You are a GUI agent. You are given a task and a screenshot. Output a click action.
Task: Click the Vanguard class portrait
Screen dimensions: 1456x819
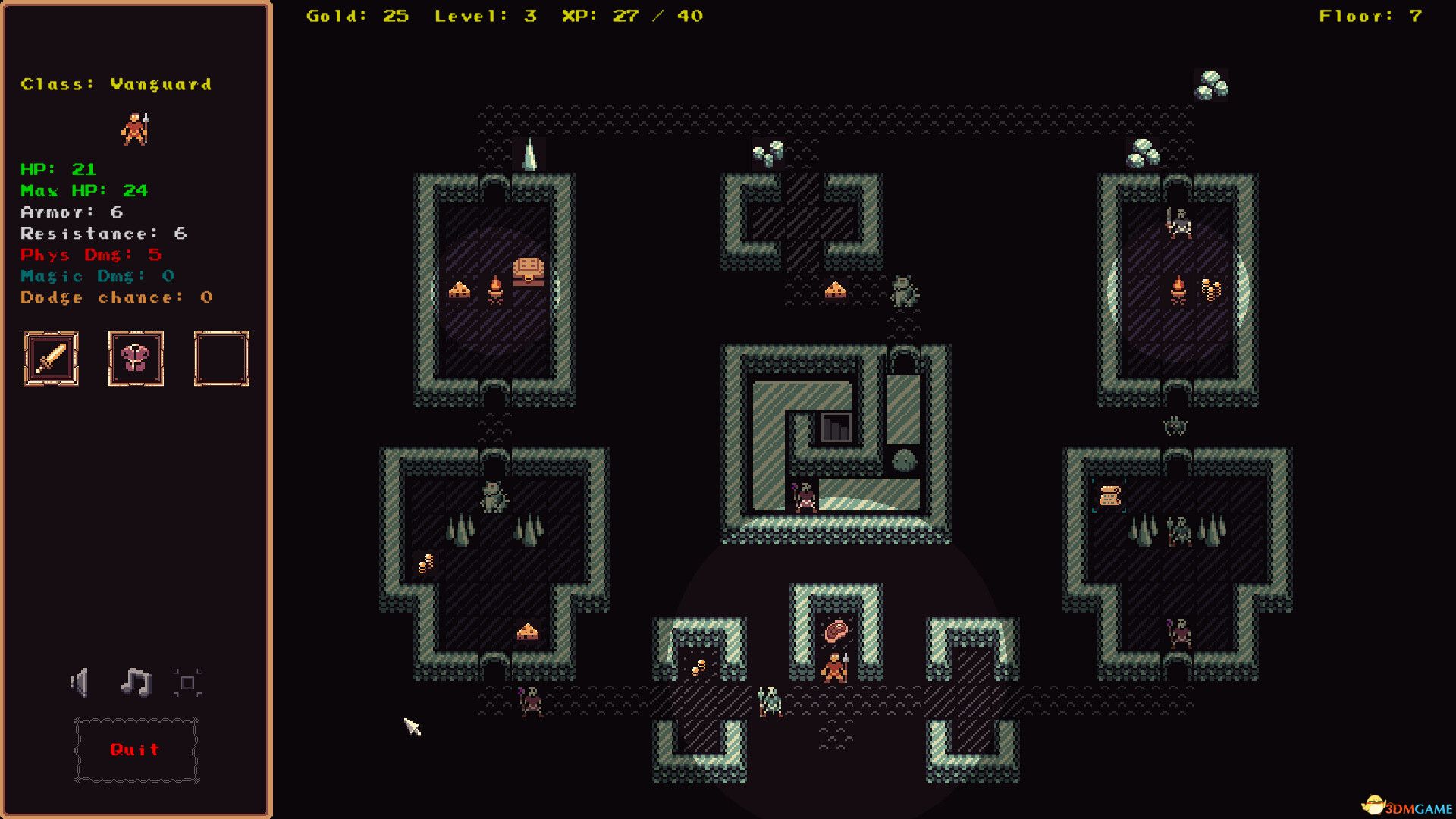136,127
